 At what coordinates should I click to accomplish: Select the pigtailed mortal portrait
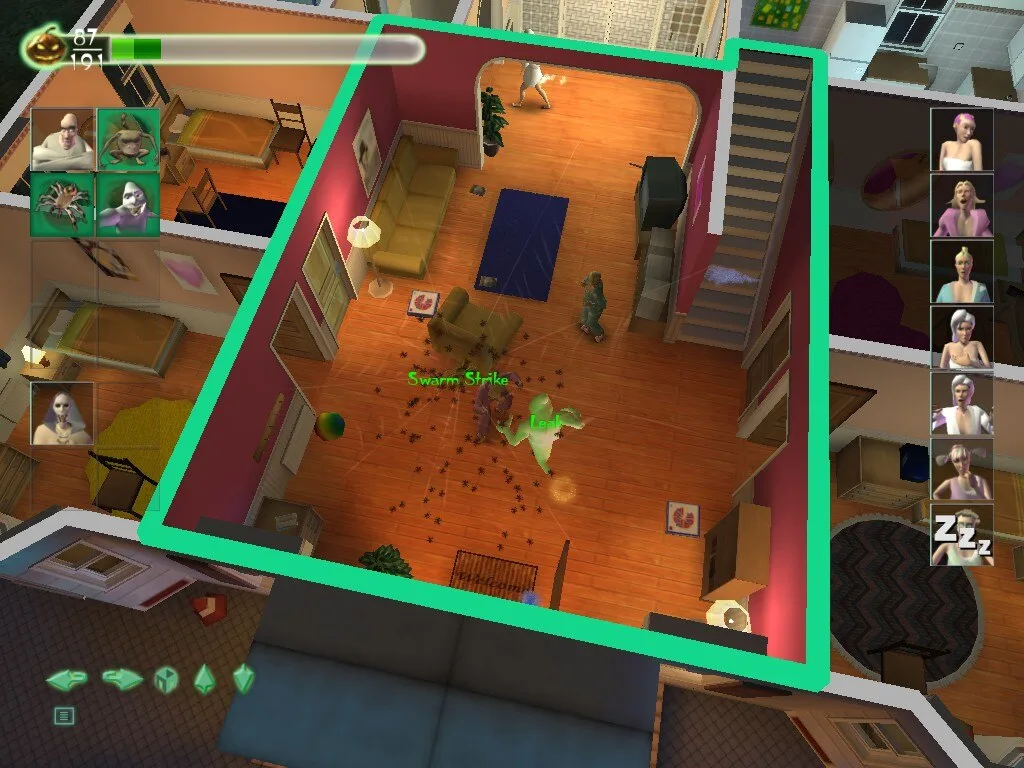[962, 470]
